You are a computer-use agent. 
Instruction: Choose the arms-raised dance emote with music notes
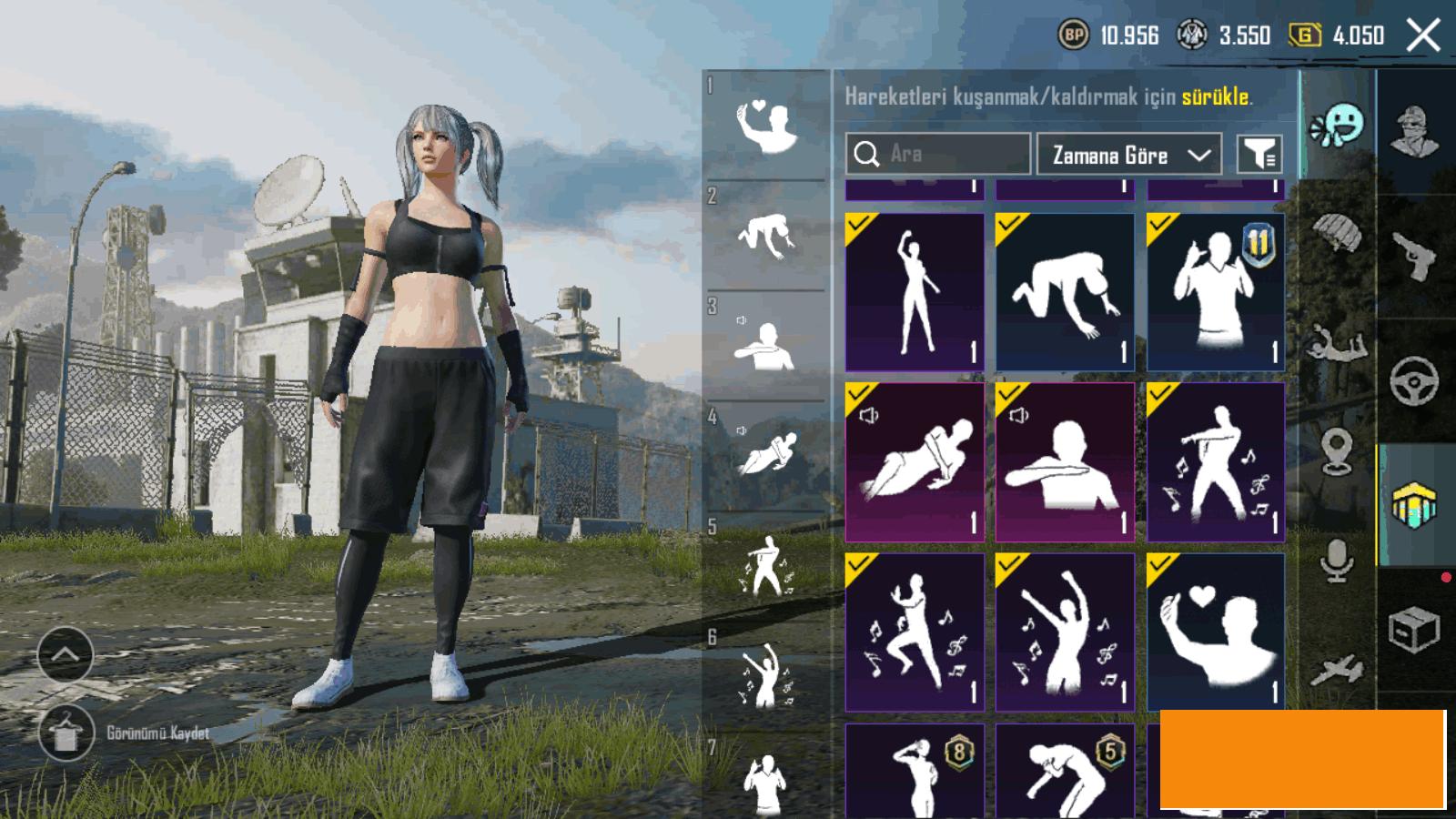coord(1065,632)
